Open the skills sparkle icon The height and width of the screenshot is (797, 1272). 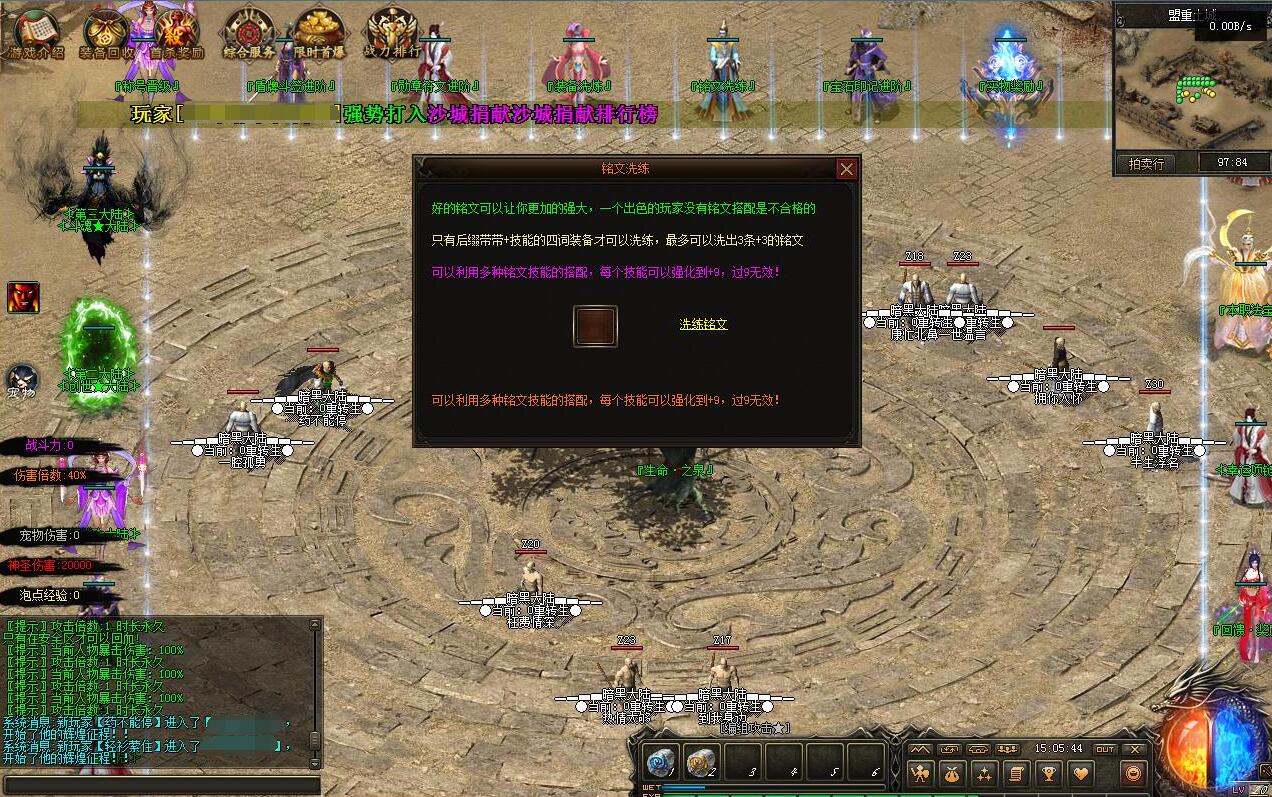pyautogui.click(x=985, y=772)
